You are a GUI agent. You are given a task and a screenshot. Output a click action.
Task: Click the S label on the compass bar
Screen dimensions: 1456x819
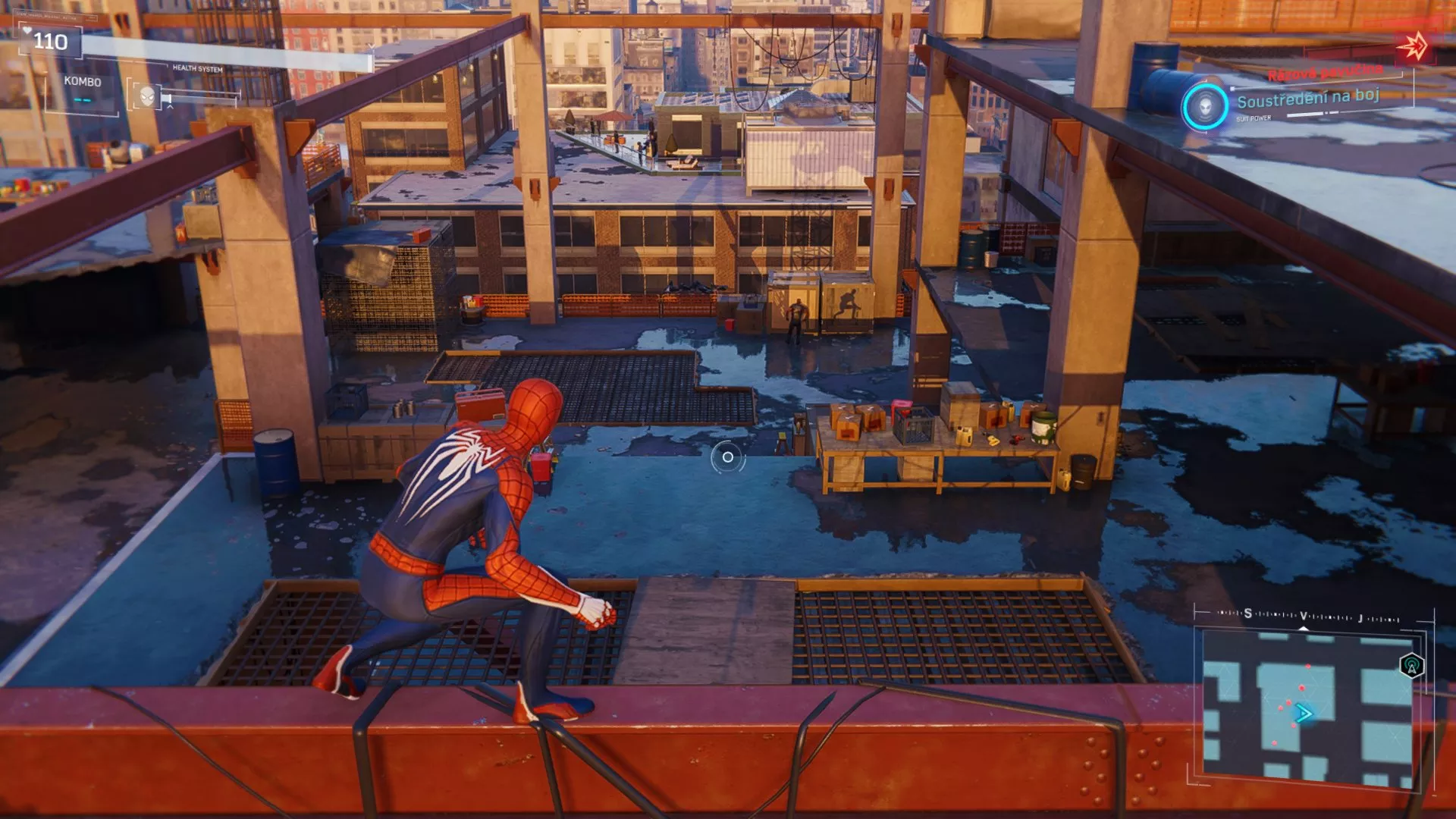[1247, 613]
